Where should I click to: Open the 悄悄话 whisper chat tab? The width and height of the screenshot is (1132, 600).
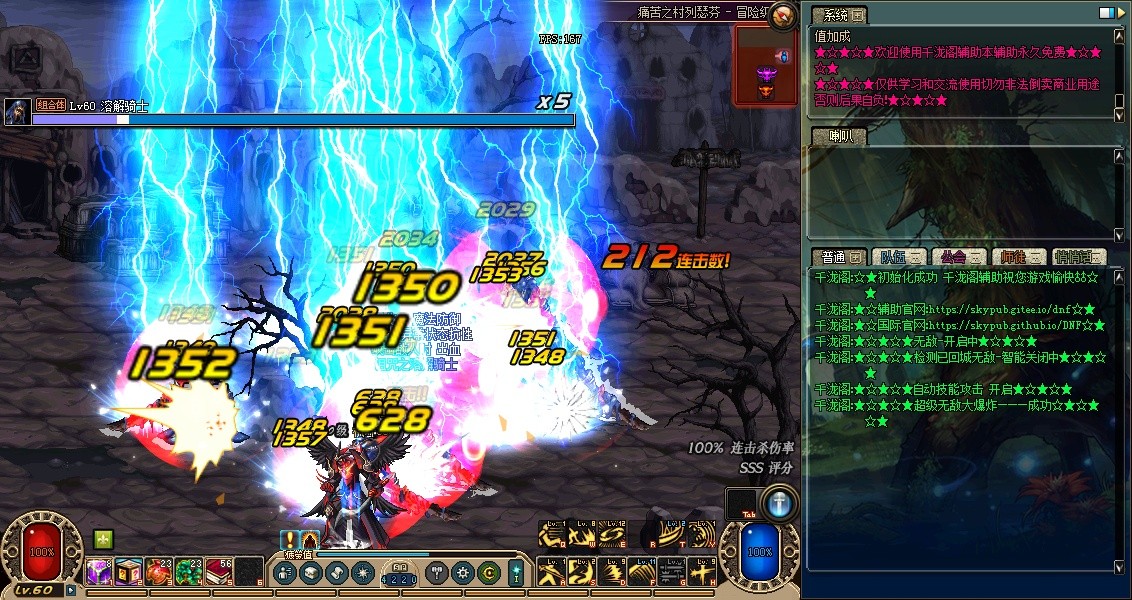click(x=1079, y=258)
